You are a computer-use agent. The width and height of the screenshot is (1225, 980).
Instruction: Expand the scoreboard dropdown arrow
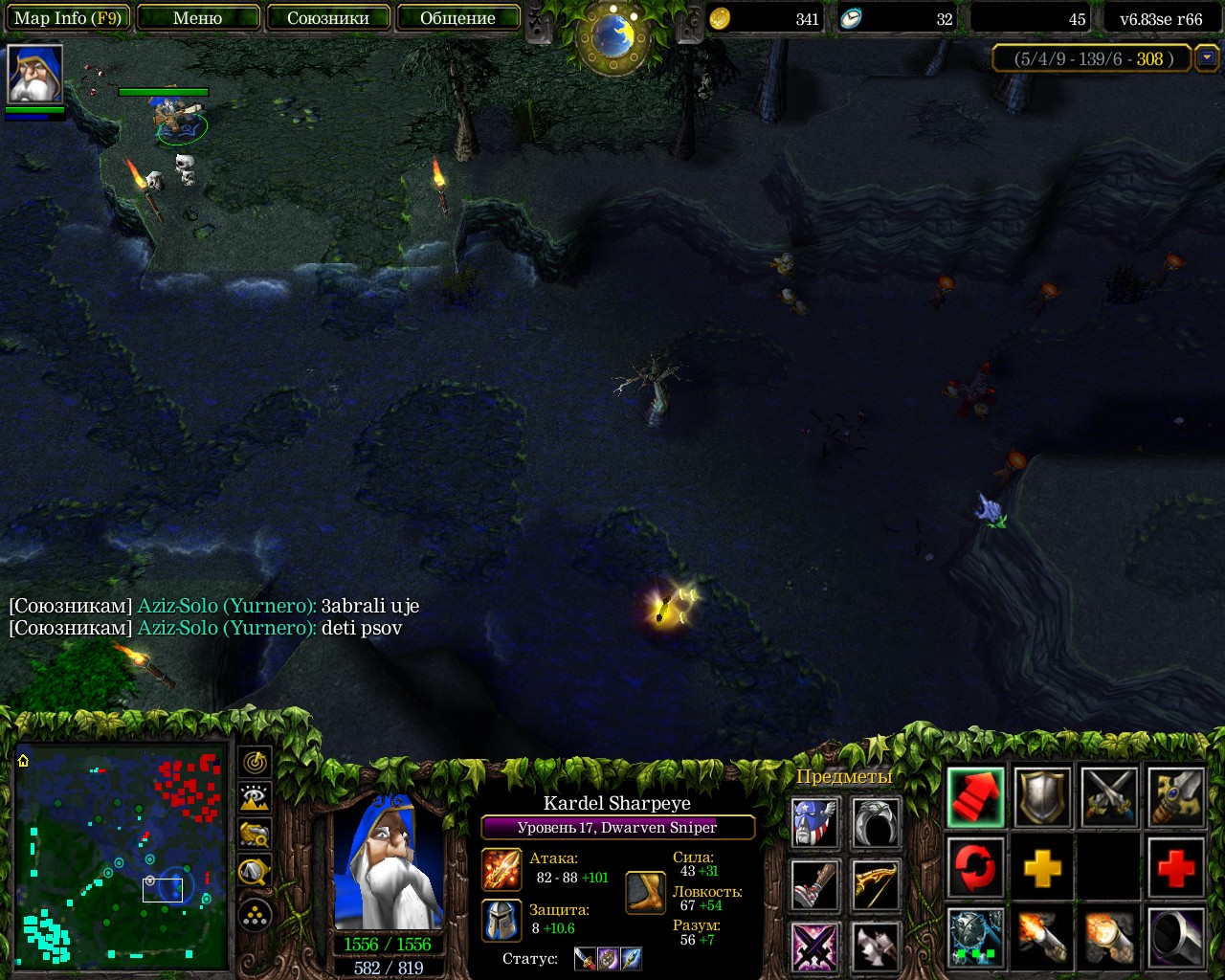(x=1208, y=58)
